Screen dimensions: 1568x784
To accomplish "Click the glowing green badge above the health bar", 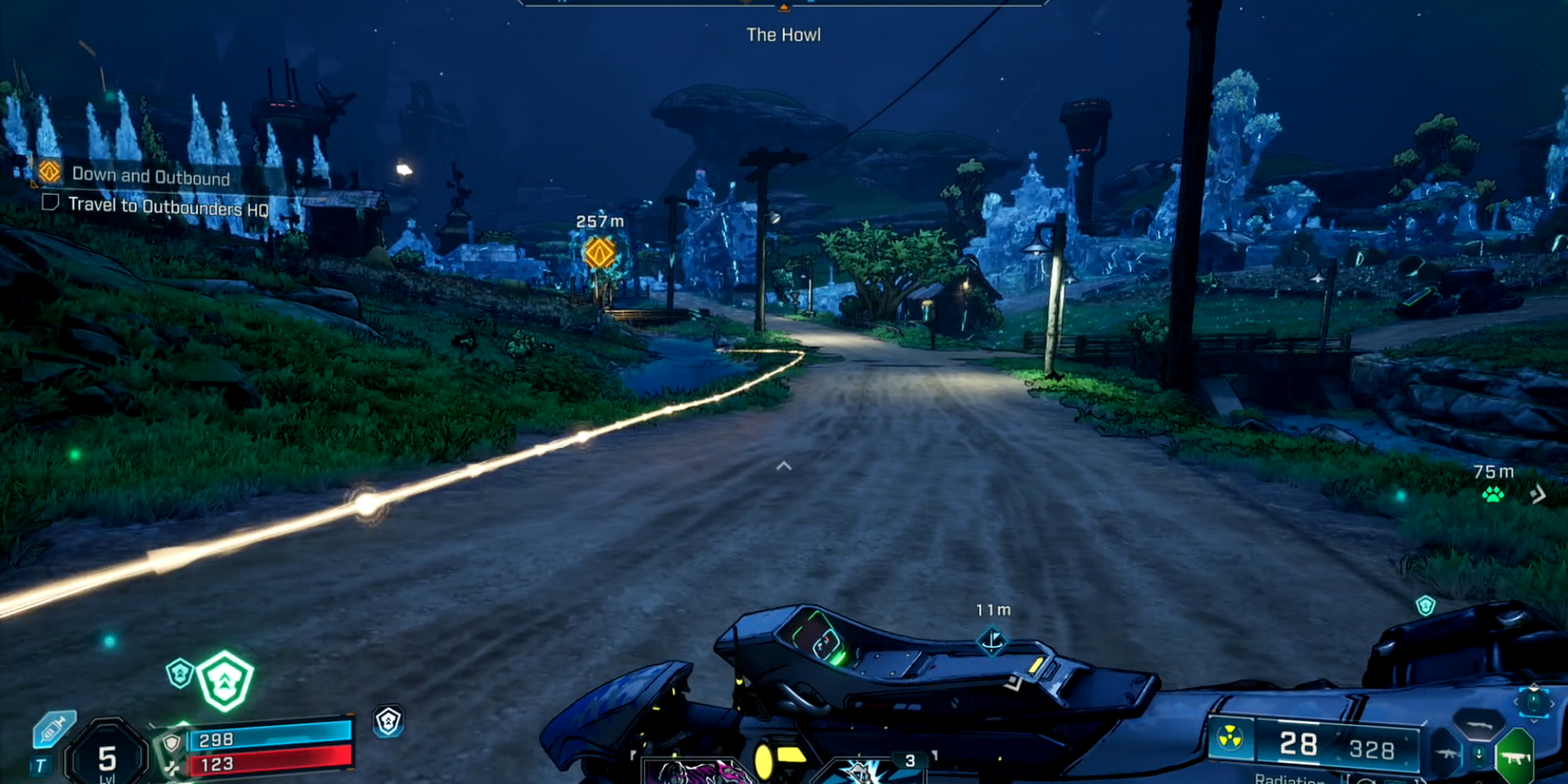I will pos(226,679).
